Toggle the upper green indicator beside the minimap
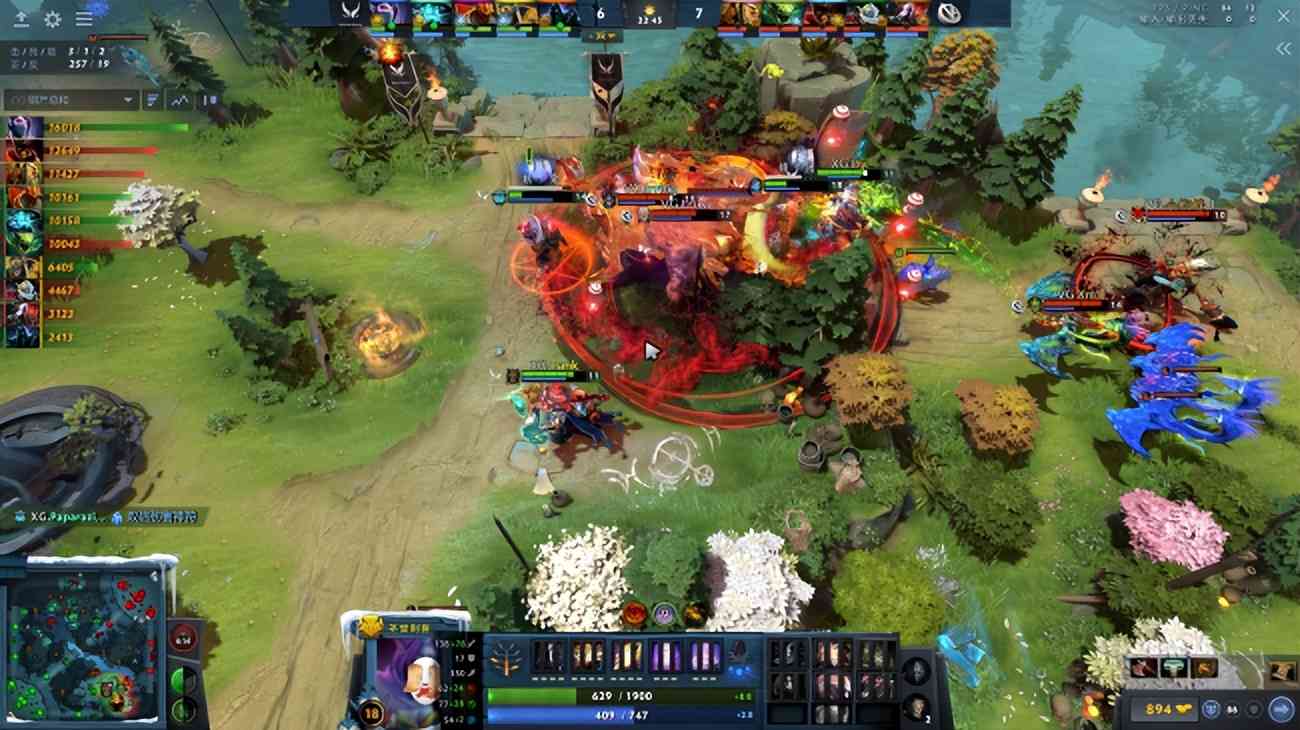The image size is (1300, 730). [x=182, y=679]
